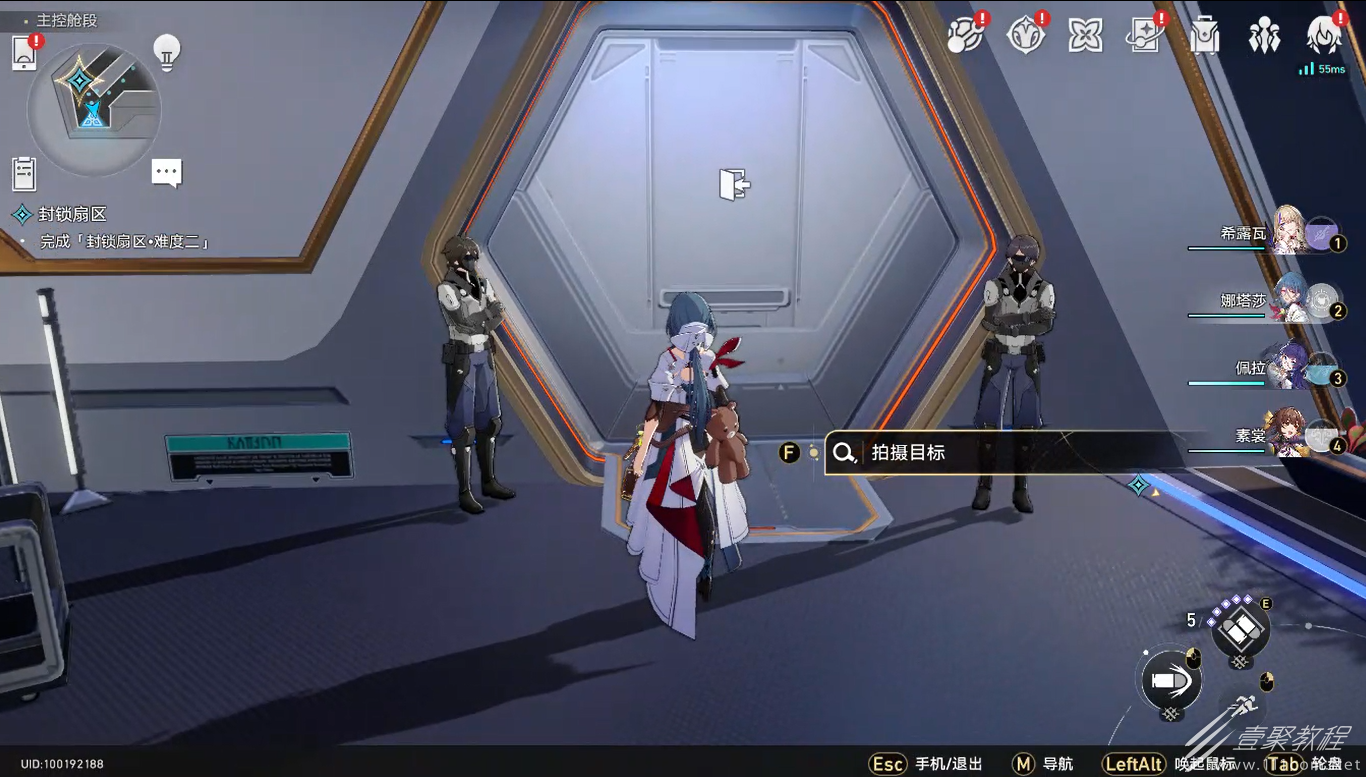
Task: Open the chat speech bubble icon
Action: point(166,172)
